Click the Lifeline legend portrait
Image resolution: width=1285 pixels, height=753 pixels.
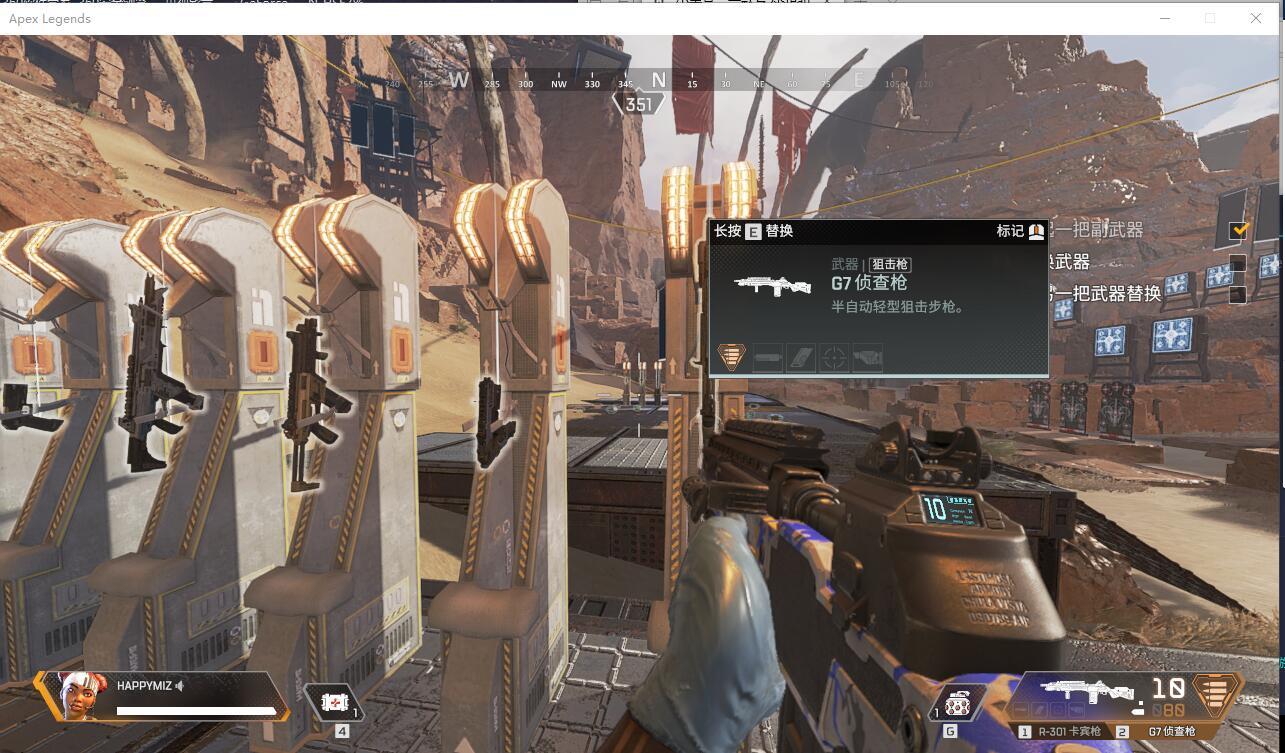[82, 694]
